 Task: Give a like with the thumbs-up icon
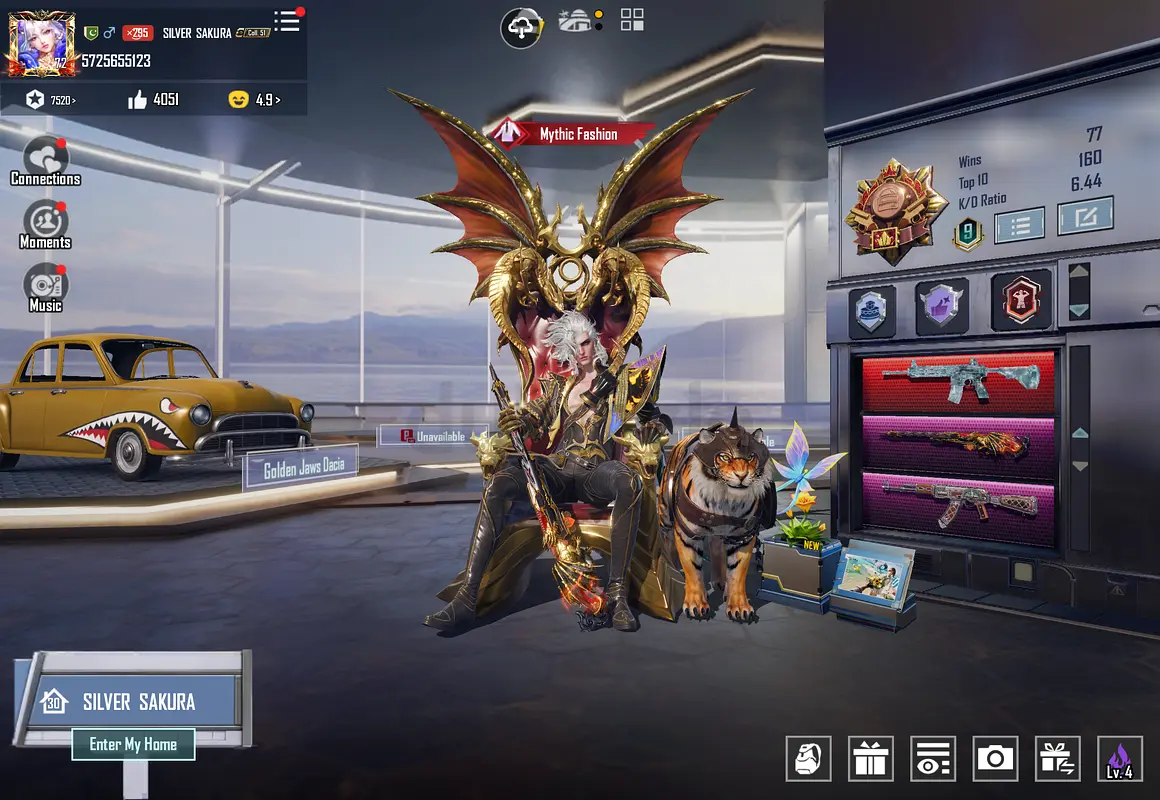coord(138,99)
